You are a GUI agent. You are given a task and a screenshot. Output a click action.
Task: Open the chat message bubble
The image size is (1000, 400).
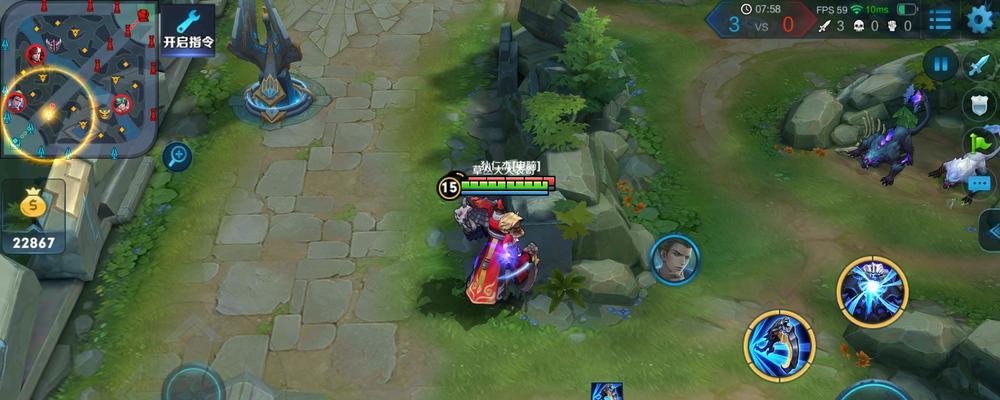tap(980, 182)
